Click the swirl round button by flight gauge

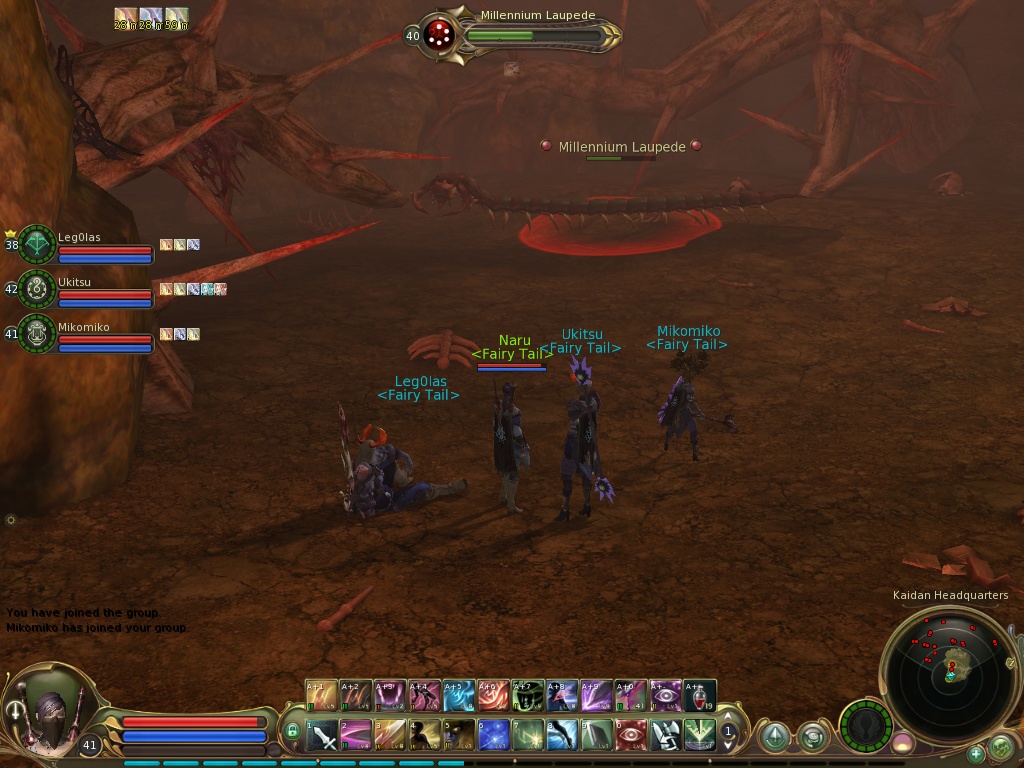pyautogui.click(x=812, y=738)
